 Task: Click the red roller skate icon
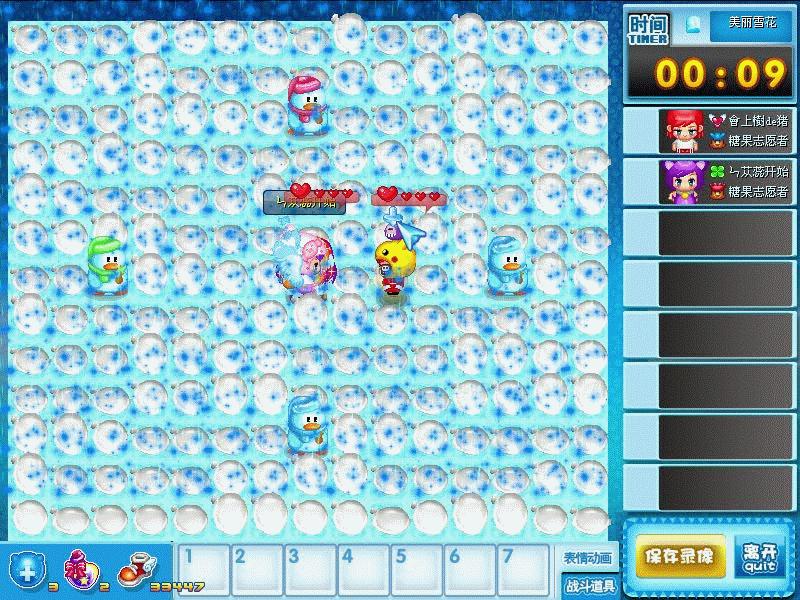point(132,570)
